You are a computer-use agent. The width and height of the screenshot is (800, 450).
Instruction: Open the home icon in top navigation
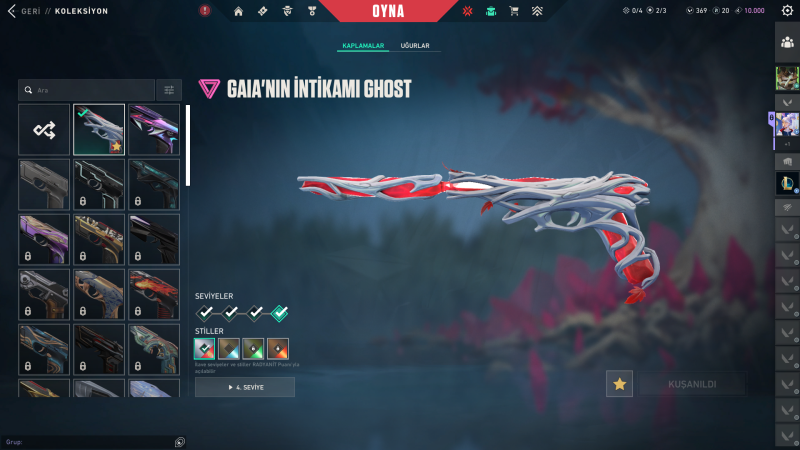238,11
